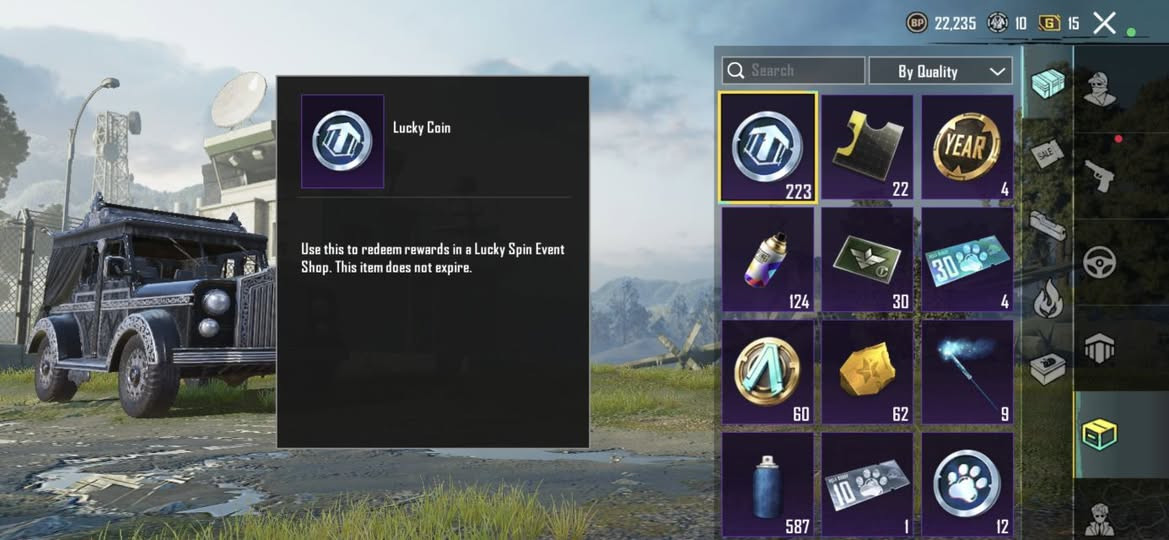Switch to the sale tag sub-category
1169x540 pixels.
point(1046,155)
